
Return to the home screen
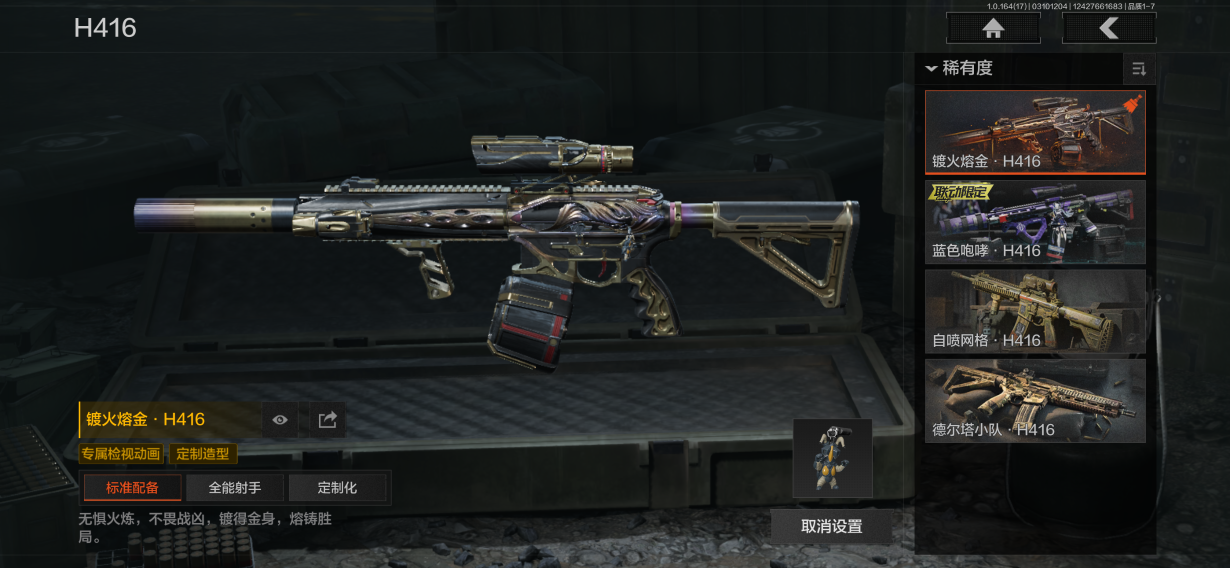tap(993, 28)
